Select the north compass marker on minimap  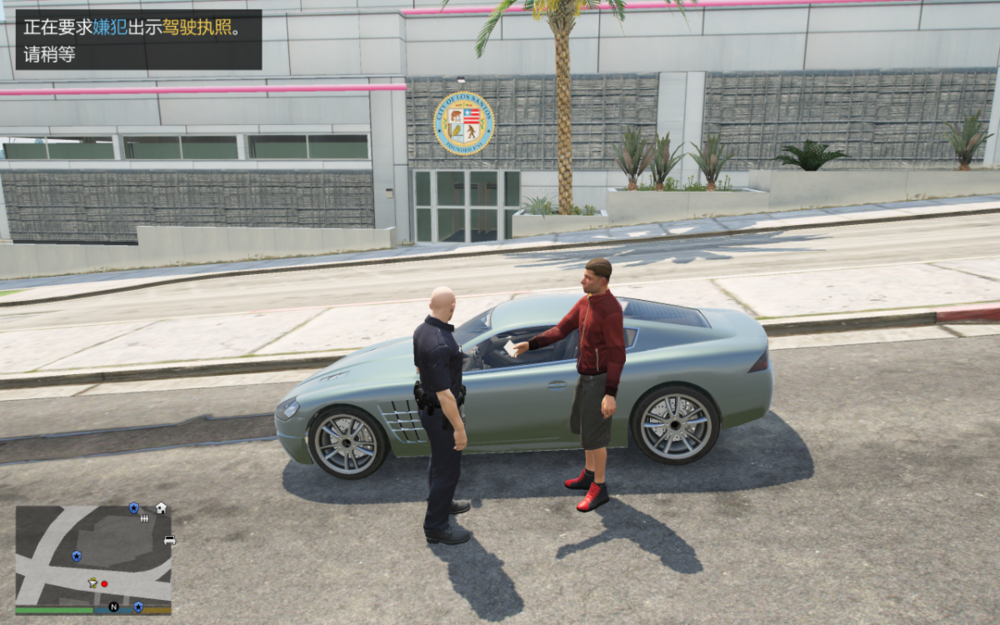(113, 607)
